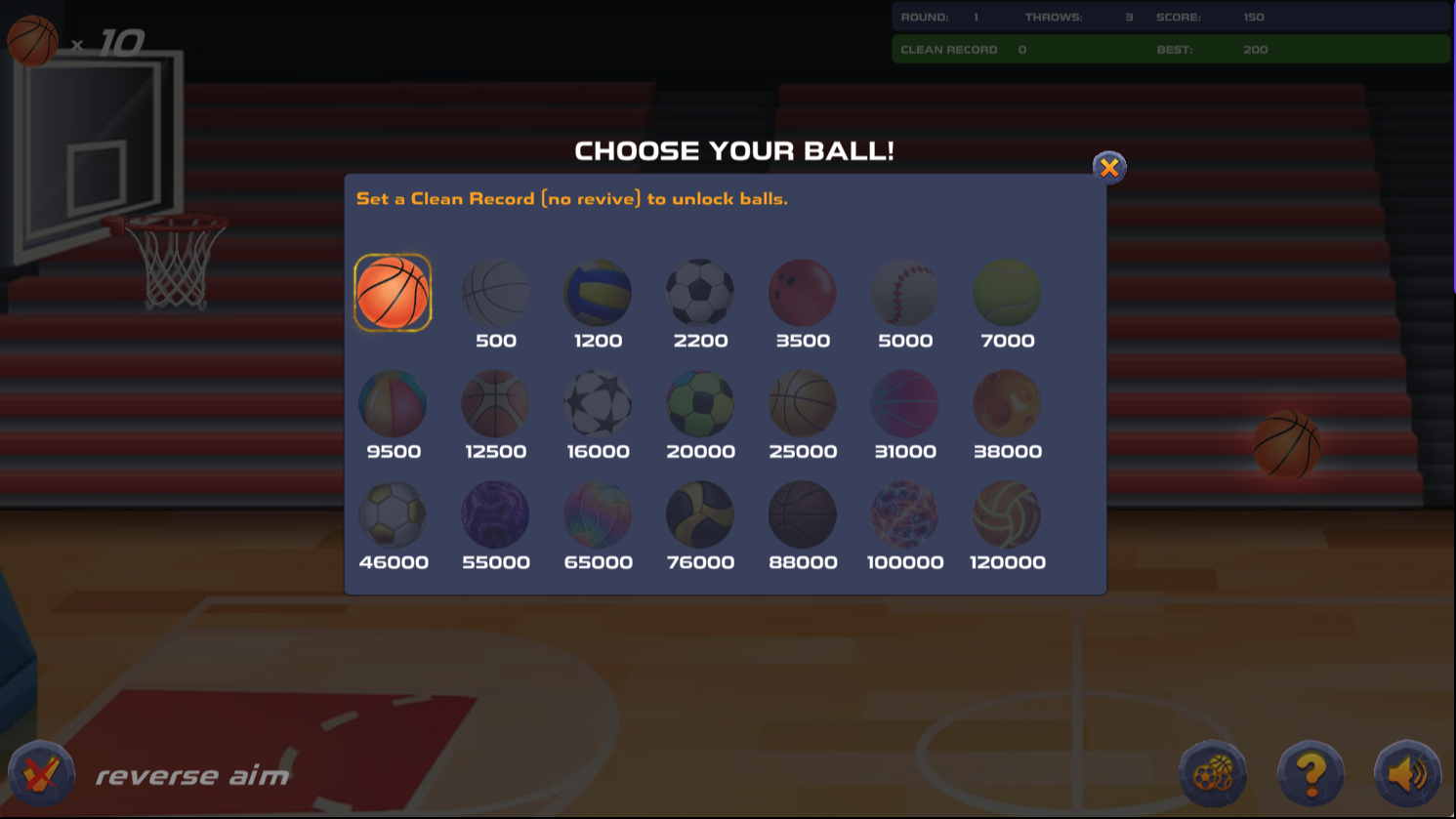1456x819 pixels.
Task: Select the classic orange basketball
Action: click(393, 292)
